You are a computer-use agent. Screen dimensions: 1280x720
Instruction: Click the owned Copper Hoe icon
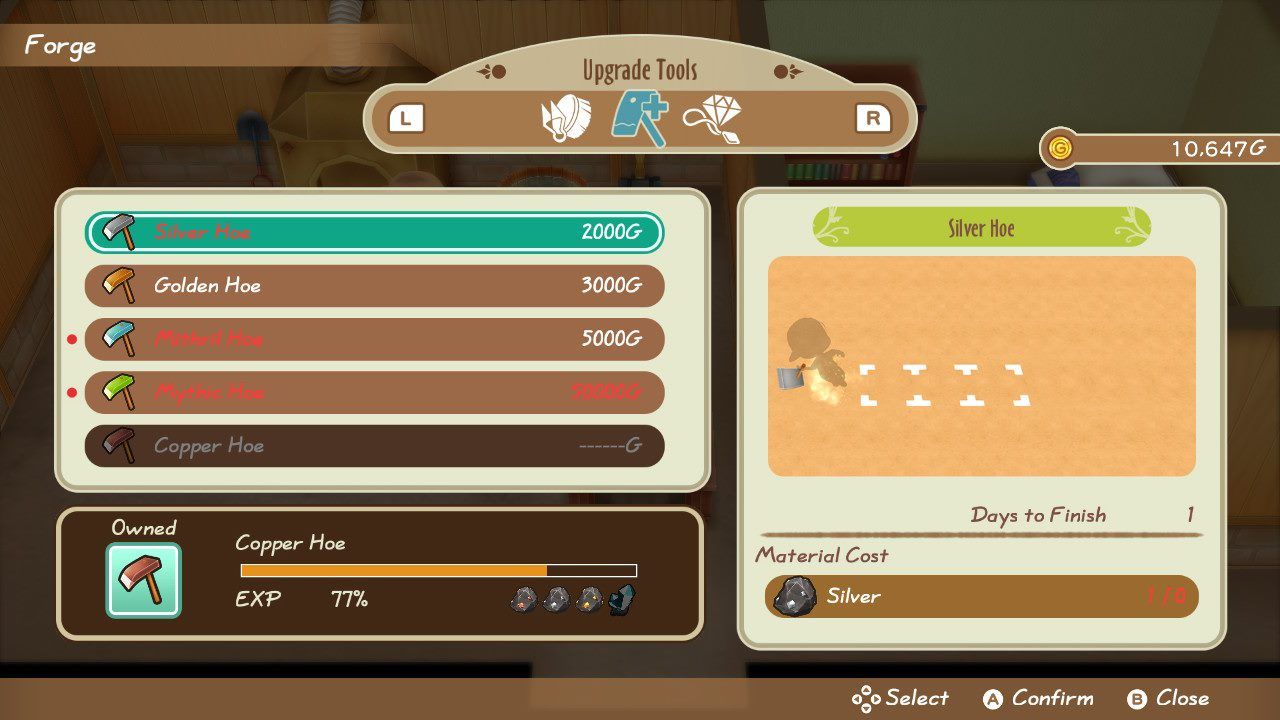point(144,580)
